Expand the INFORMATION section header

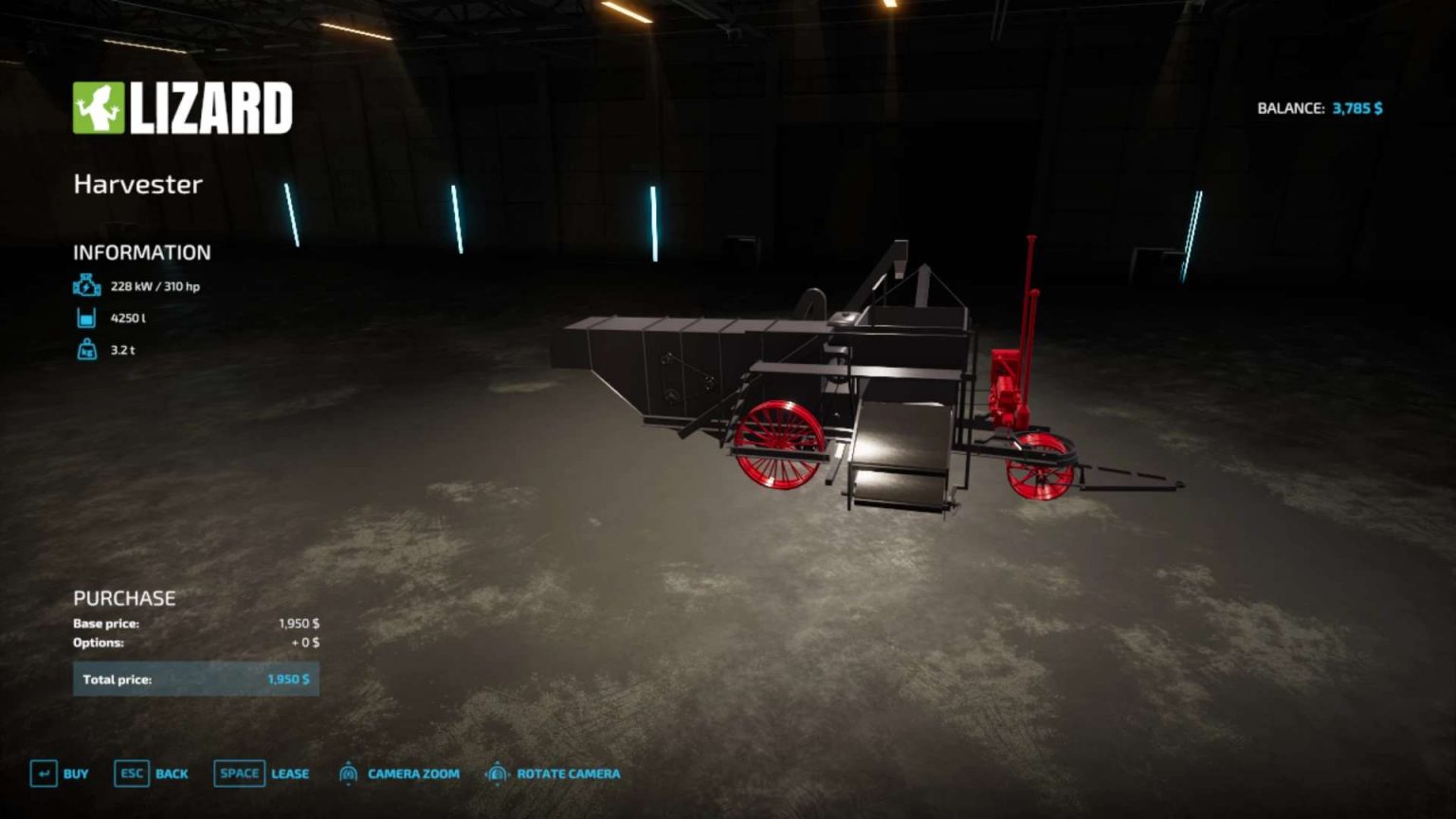142,252
